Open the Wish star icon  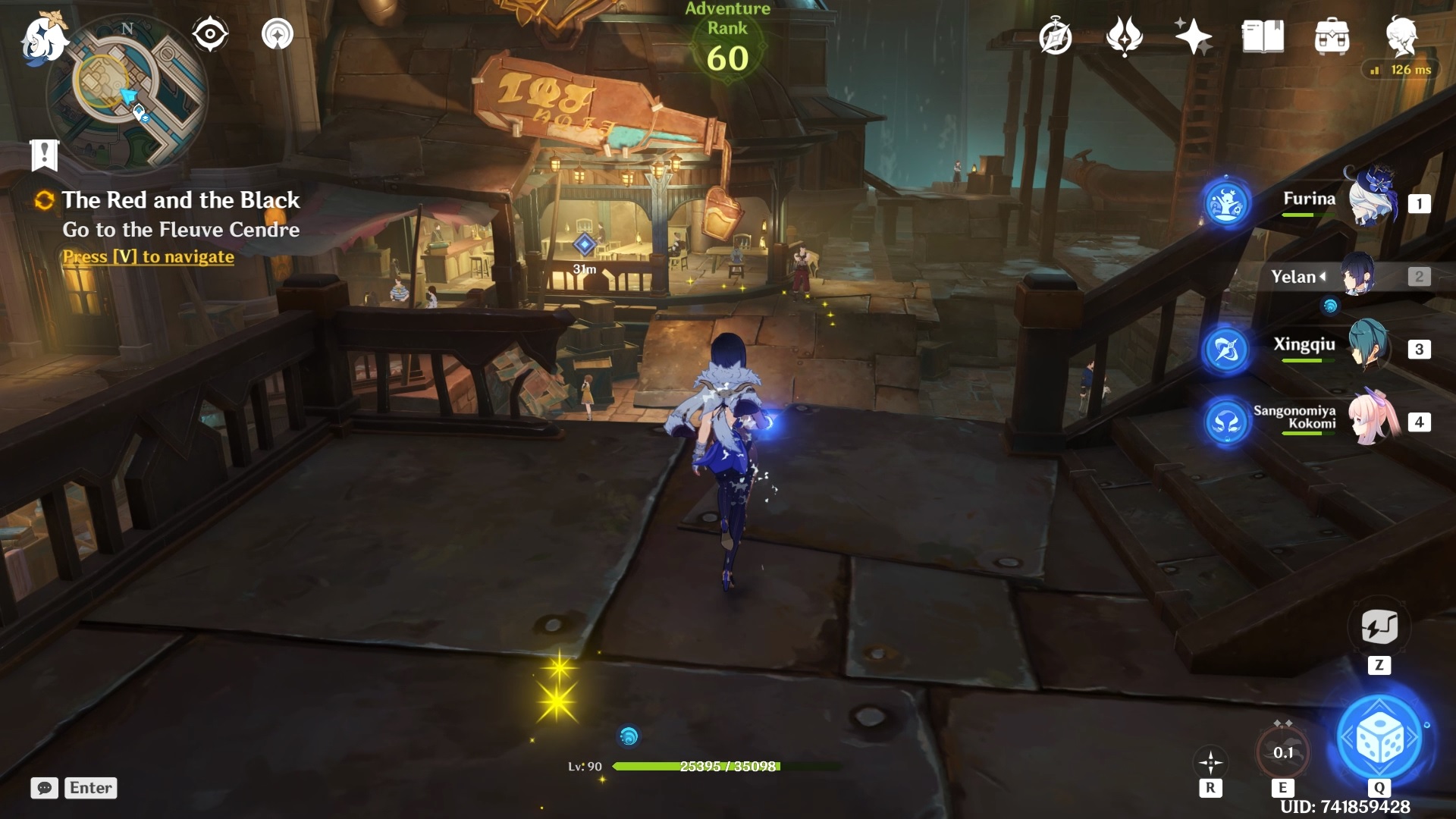click(1193, 36)
